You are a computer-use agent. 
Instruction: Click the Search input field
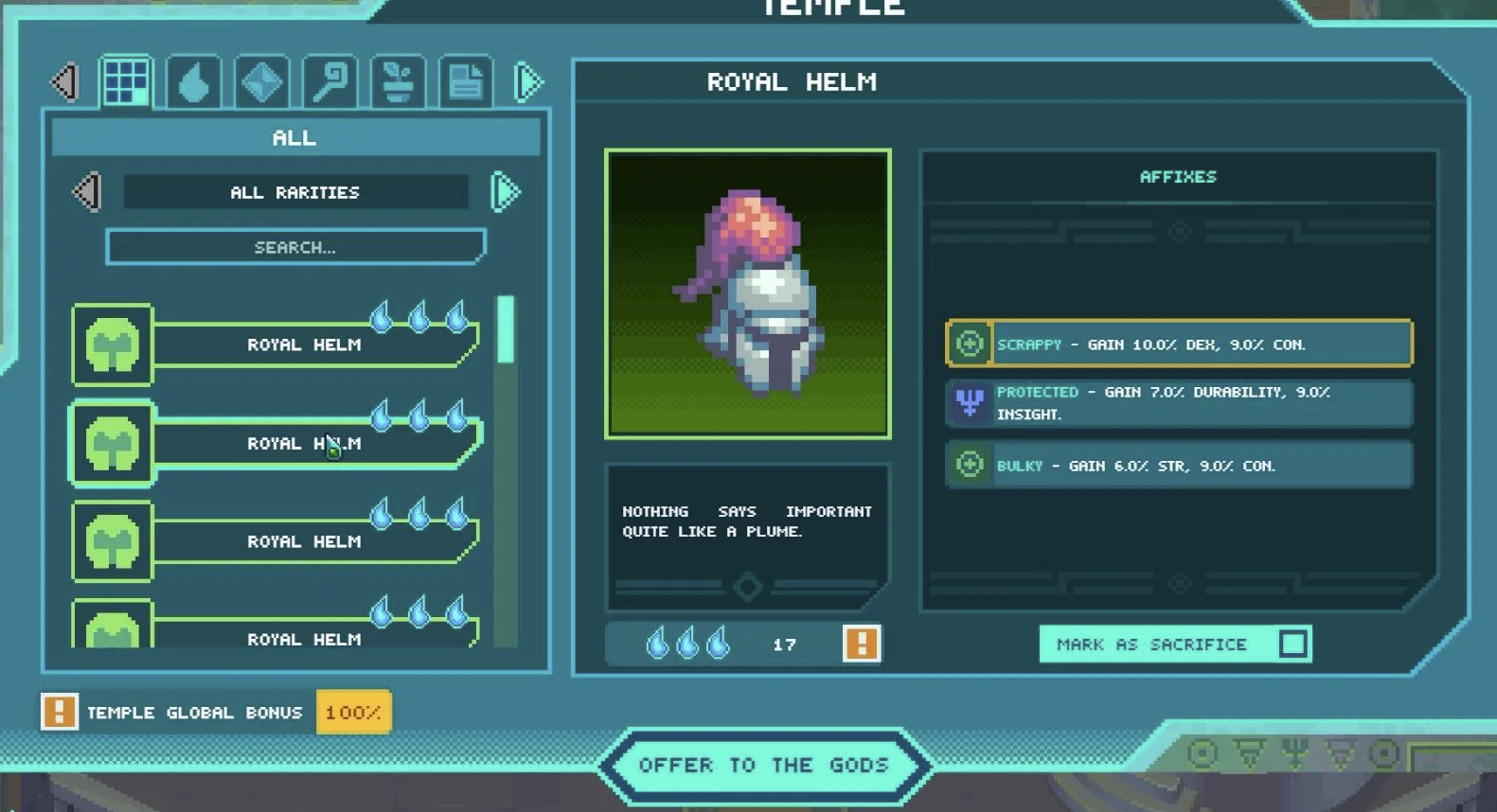(x=295, y=247)
